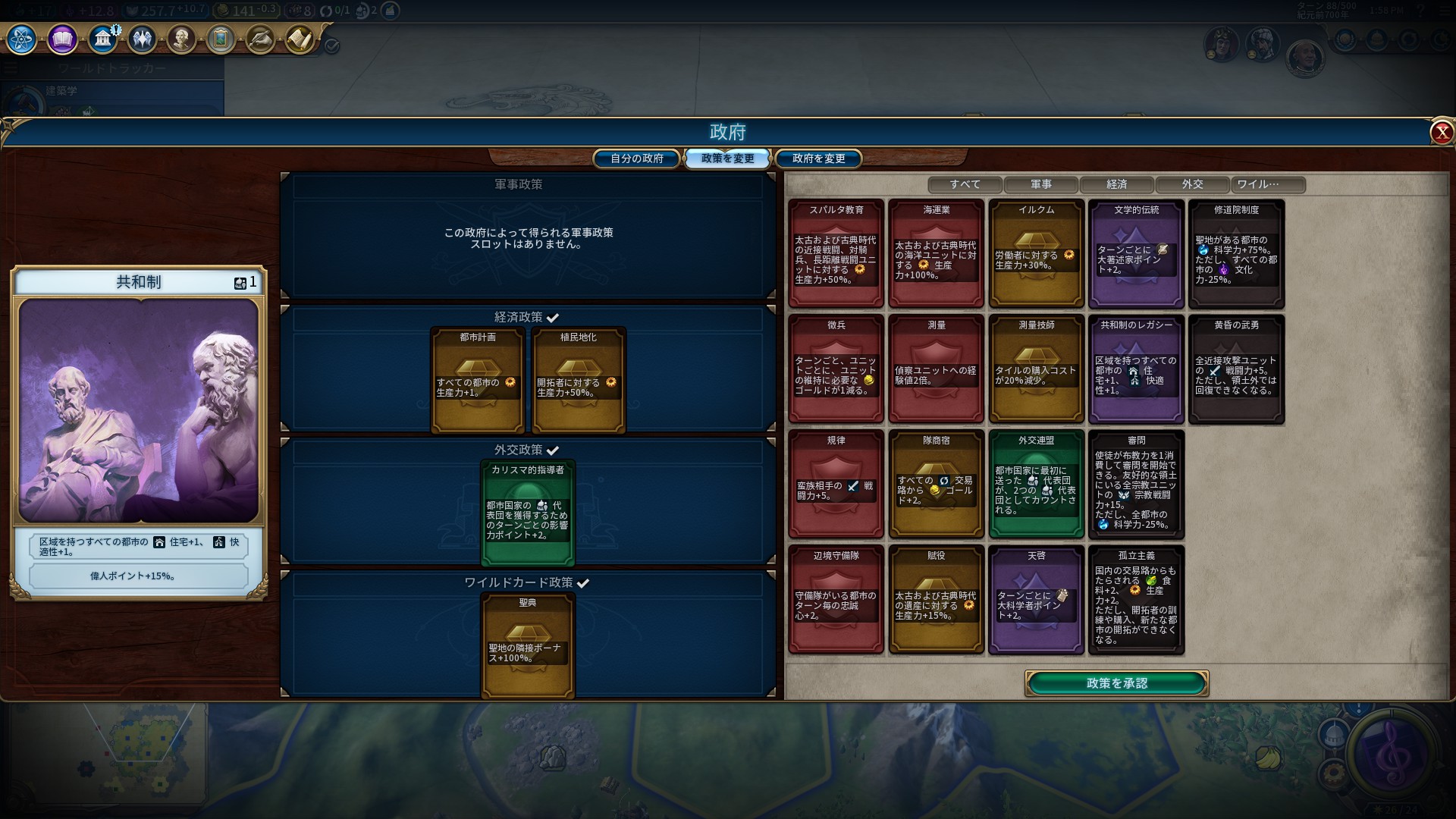
Task: Choose the 文学的伝統 policy card
Action: [x=1136, y=253]
